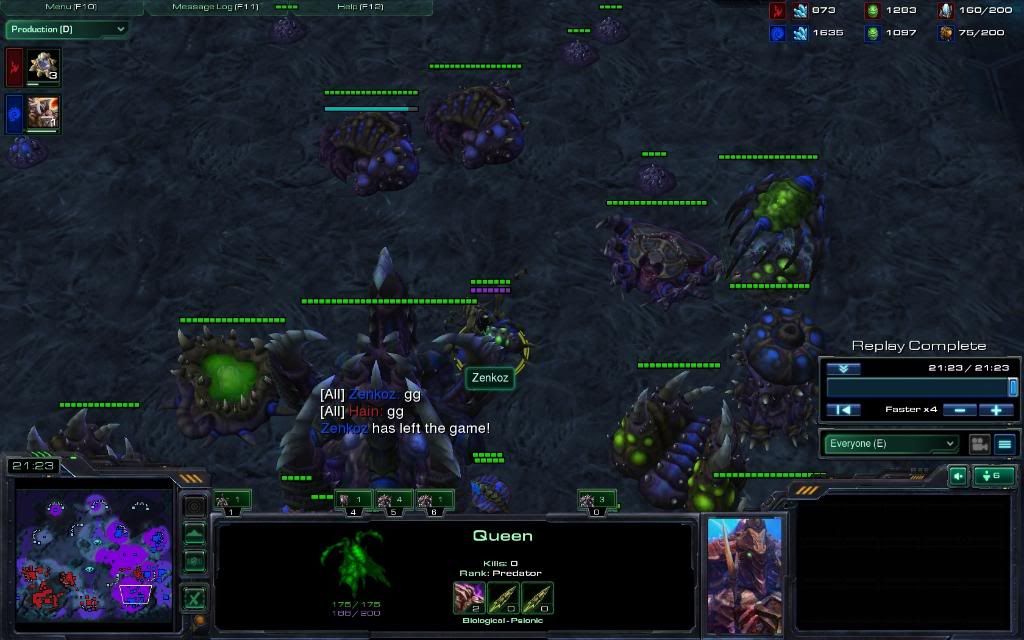Decrease replay speed with the minus button
Image resolution: width=1024 pixels, height=640 pixels.
(x=960, y=410)
